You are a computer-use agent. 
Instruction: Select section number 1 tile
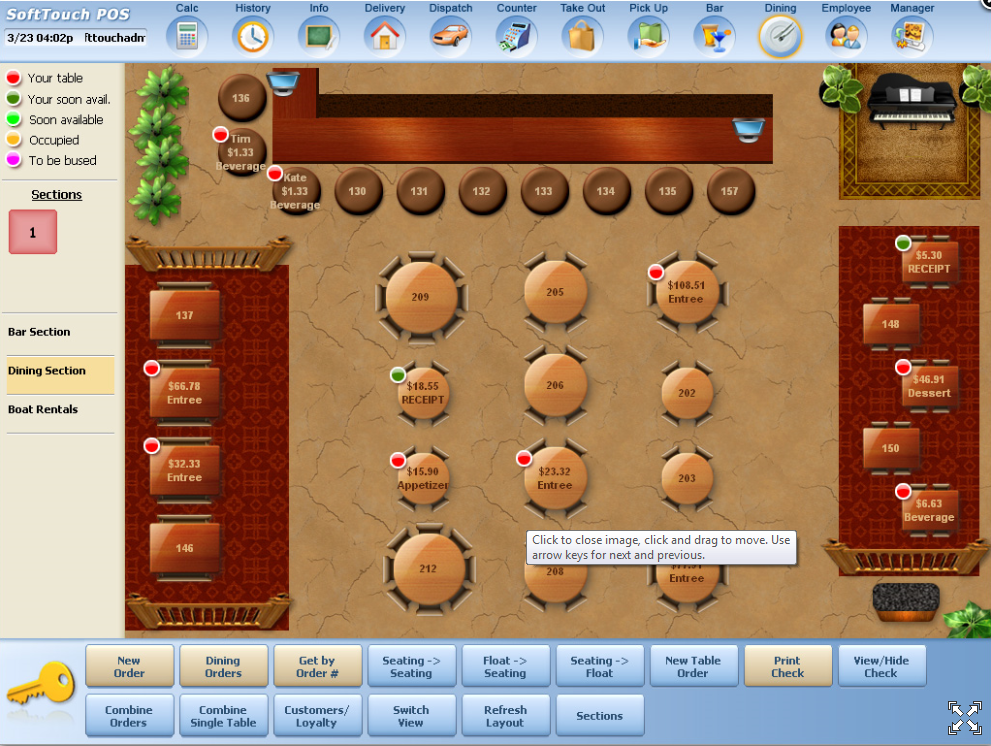click(33, 232)
